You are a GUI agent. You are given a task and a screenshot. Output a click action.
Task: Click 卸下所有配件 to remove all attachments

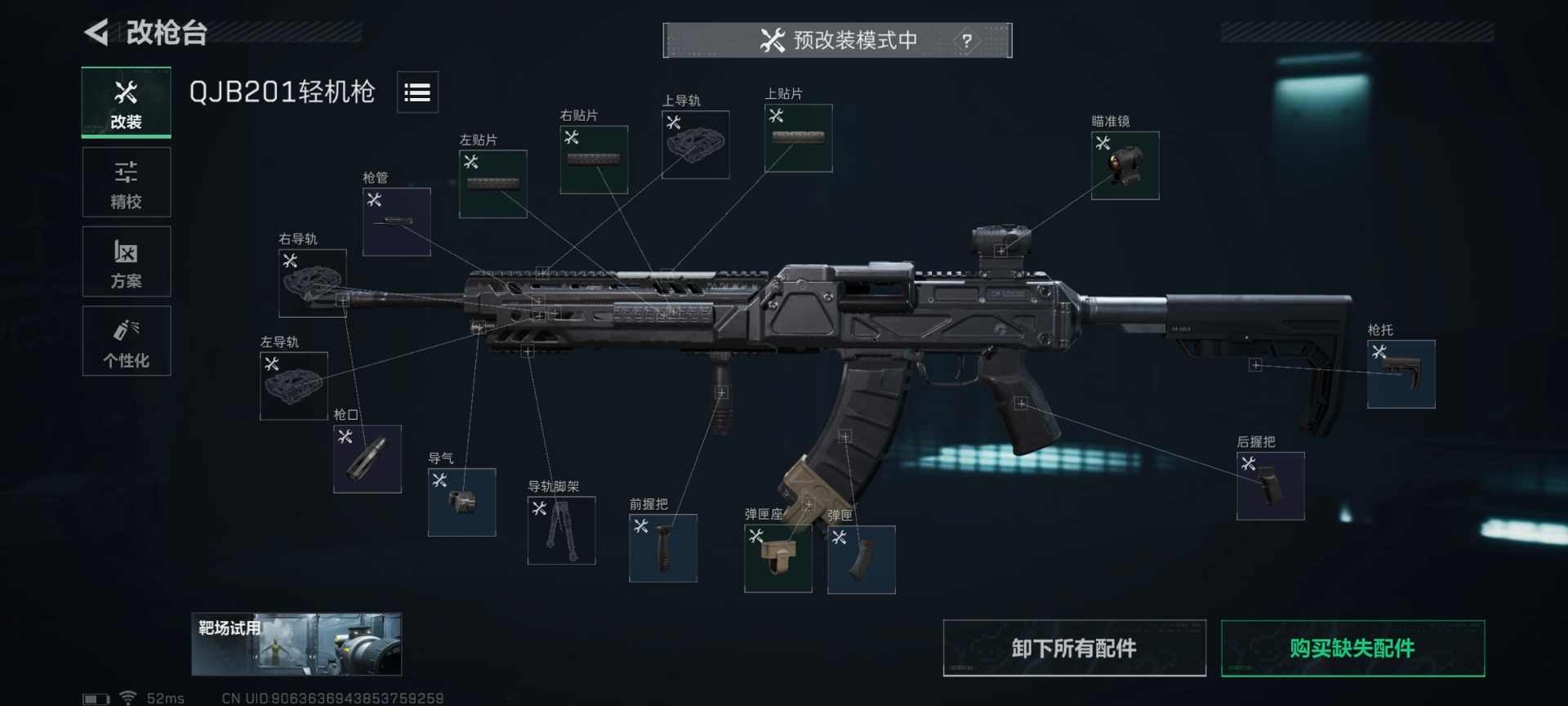pos(1073,647)
